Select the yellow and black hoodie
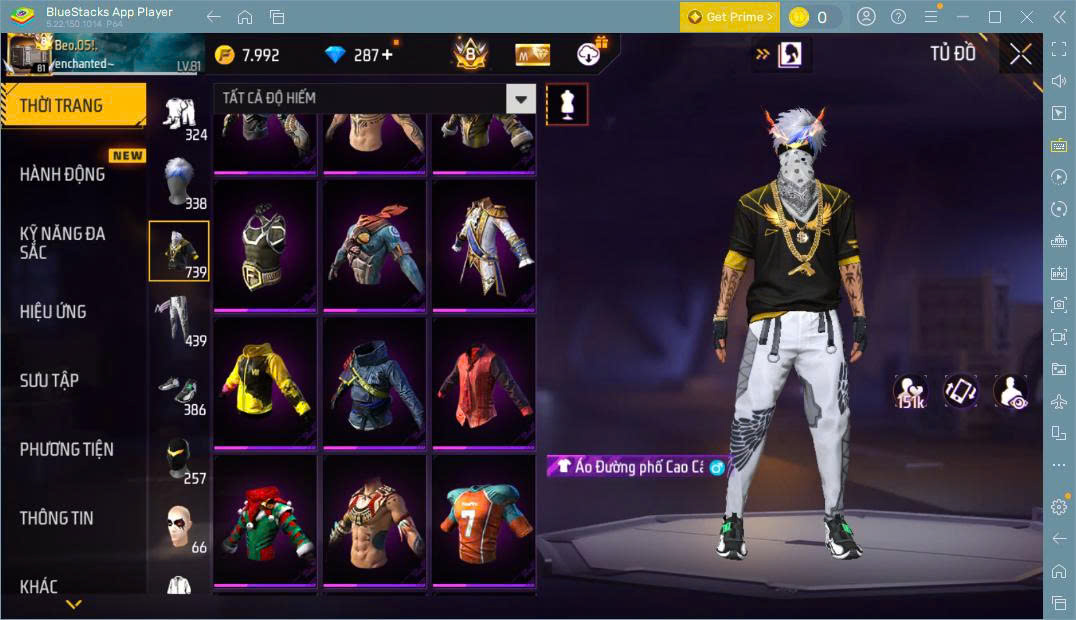Screen dimensions: 1076x620 264,382
